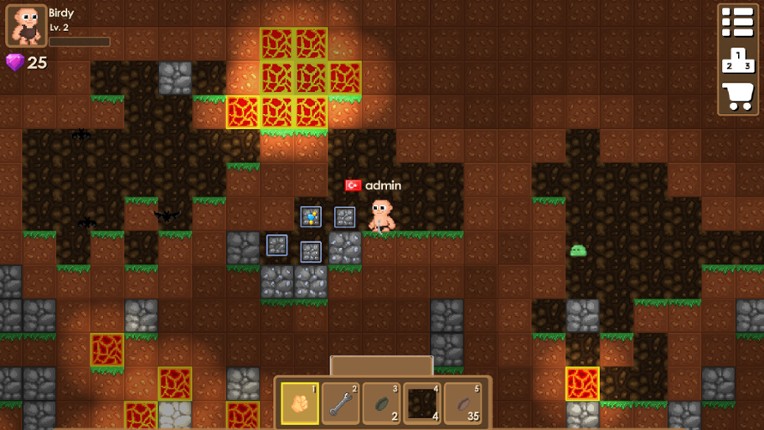The image size is (764, 430).
Task: Select the cave background block slot
Action: (421, 403)
